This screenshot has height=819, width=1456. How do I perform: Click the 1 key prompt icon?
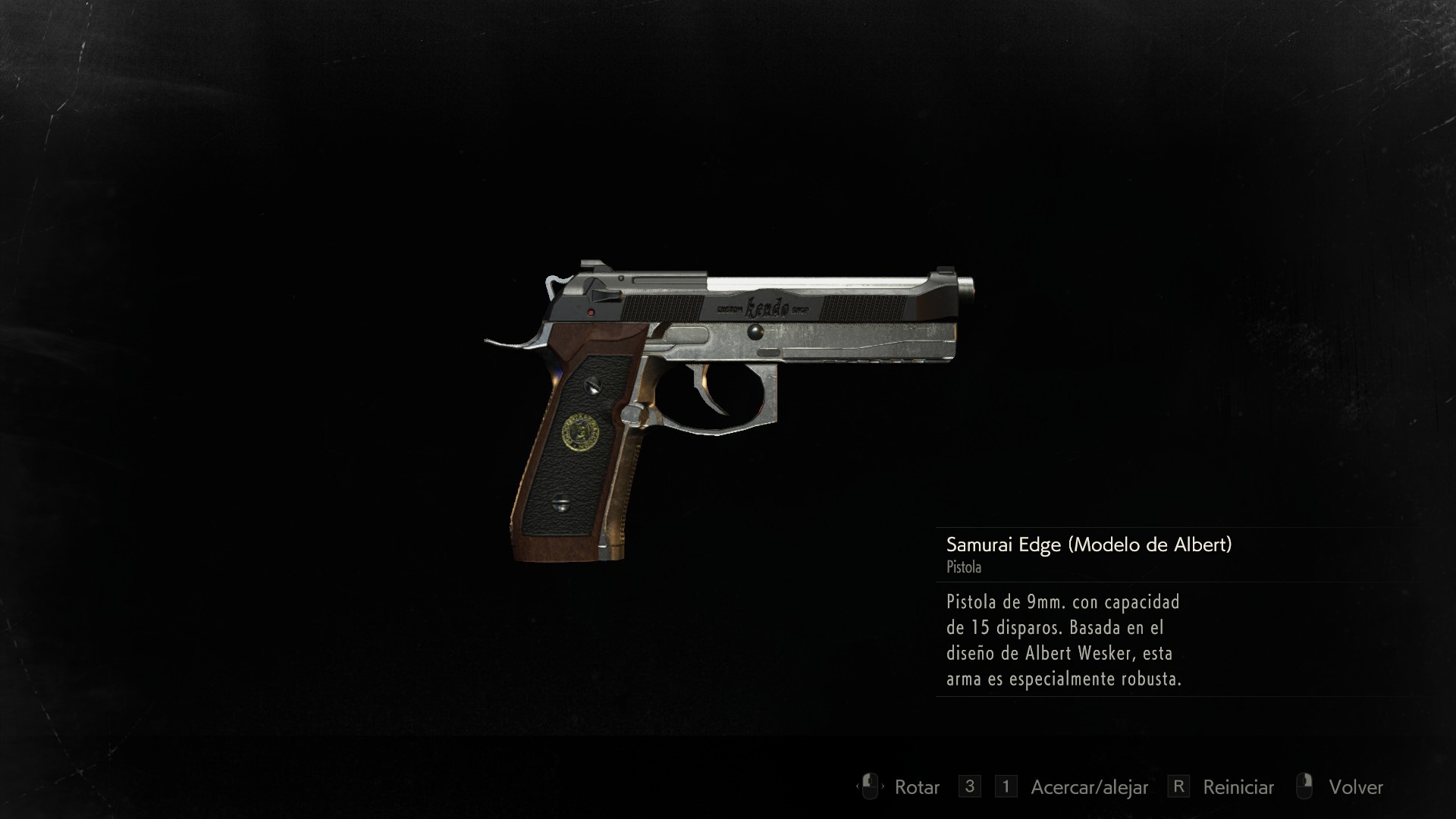coord(1006,787)
